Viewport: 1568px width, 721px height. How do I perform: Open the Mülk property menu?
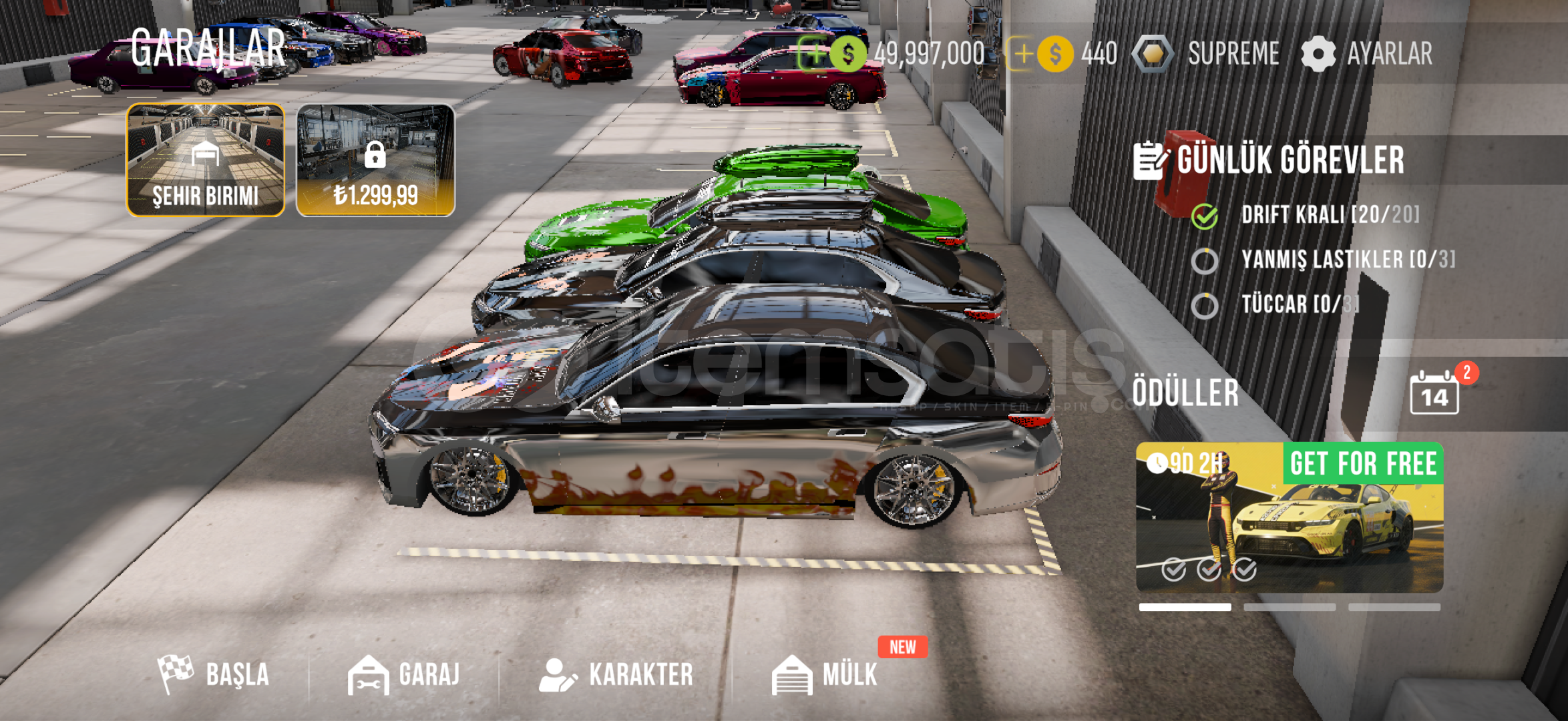pos(825,674)
